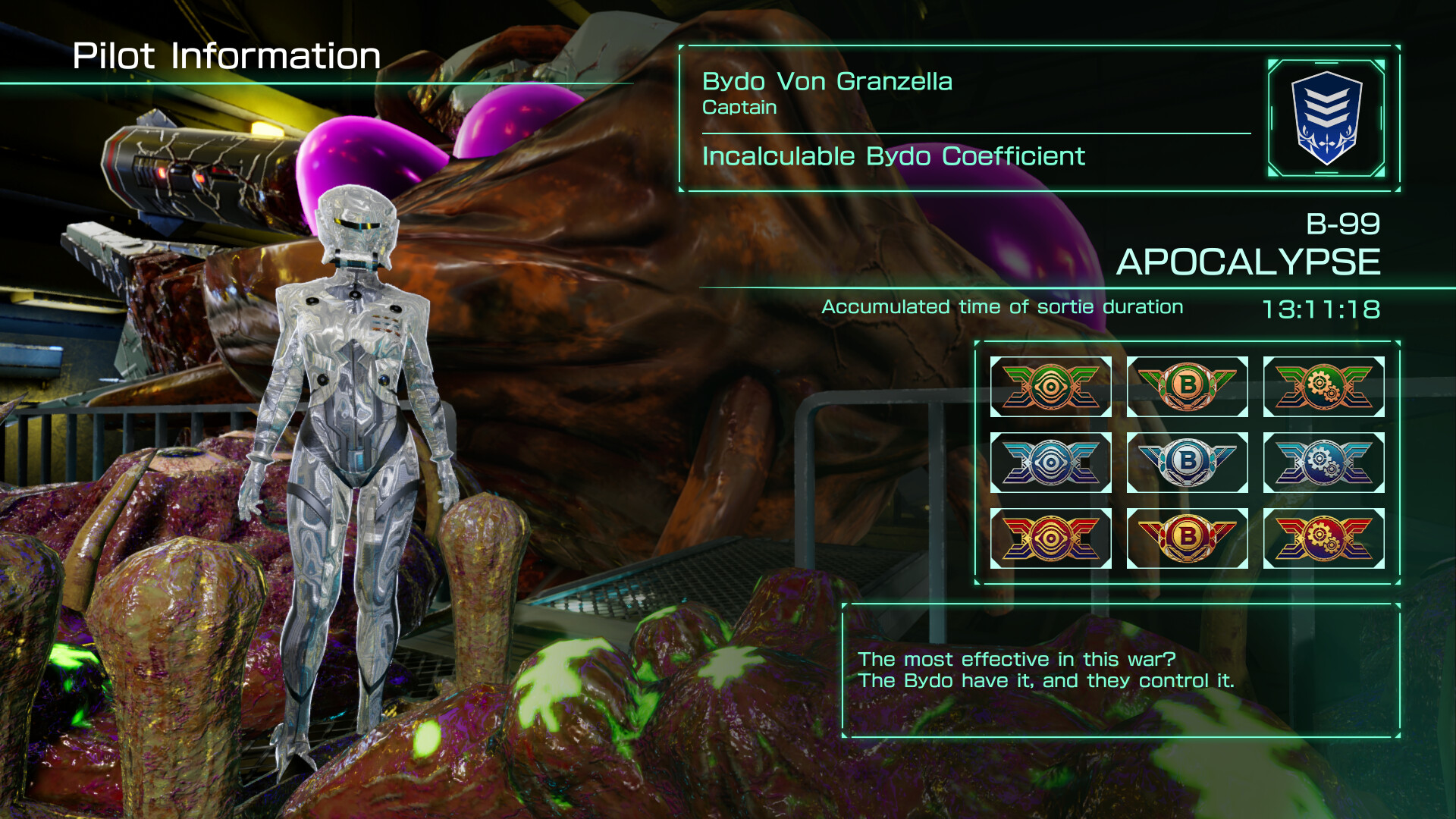
Task: Select the silver 'B' badge
Action: tap(1187, 463)
